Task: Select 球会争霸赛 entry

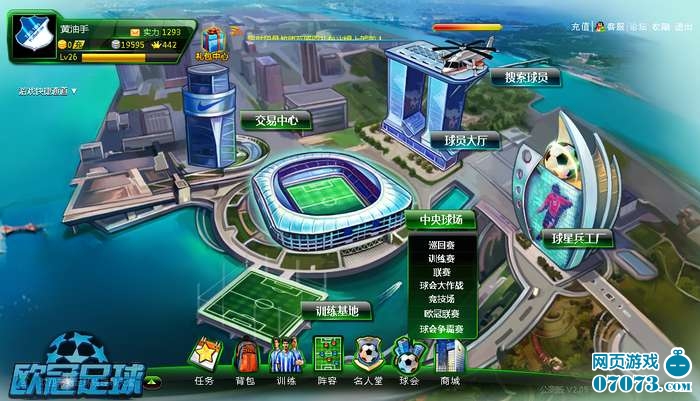Action: pos(441,328)
